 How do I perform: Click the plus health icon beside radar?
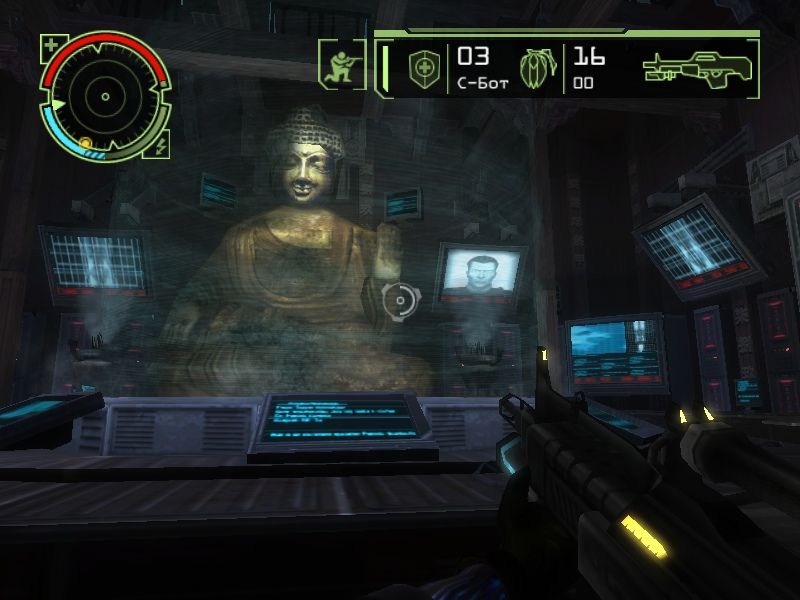pyautogui.click(x=51, y=45)
